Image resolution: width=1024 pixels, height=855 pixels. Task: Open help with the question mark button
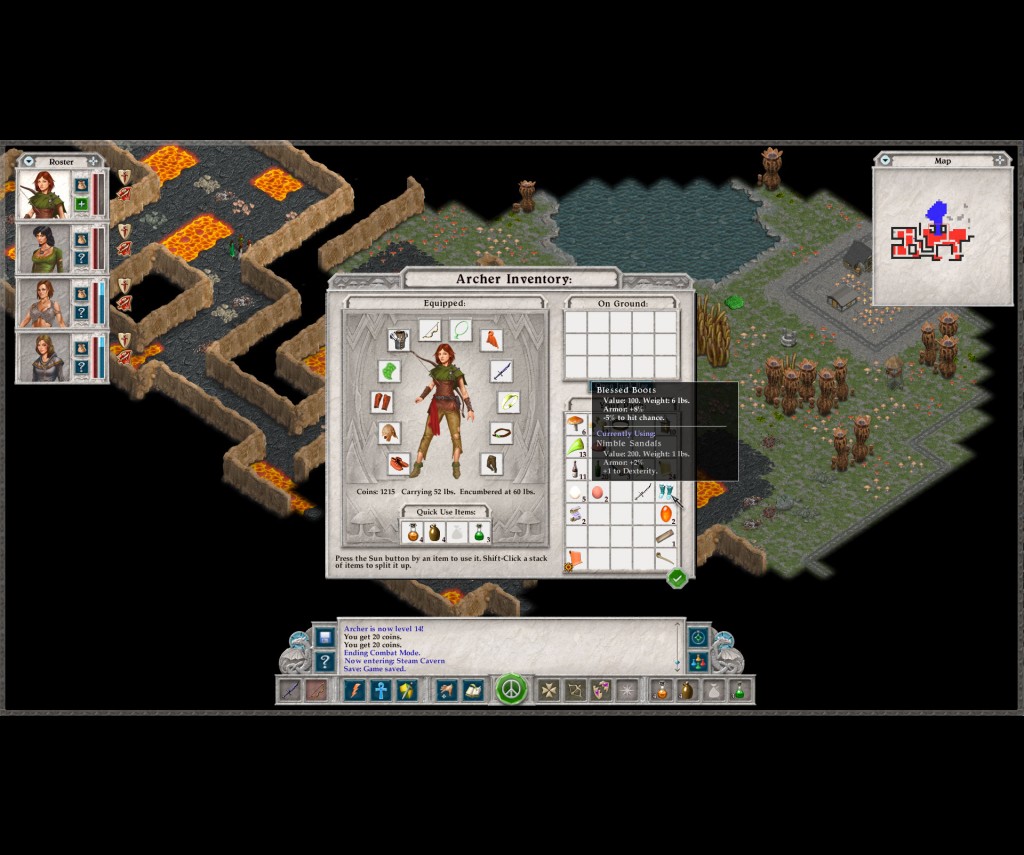[x=324, y=661]
